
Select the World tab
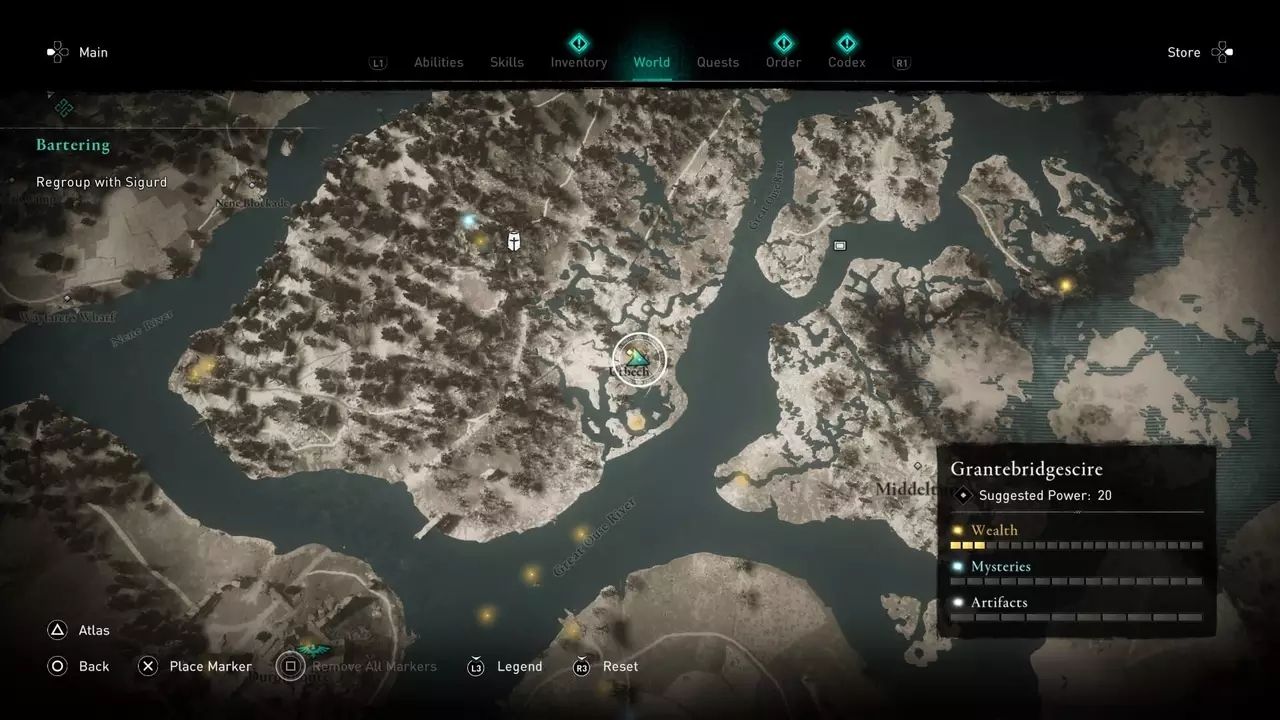[x=651, y=62]
